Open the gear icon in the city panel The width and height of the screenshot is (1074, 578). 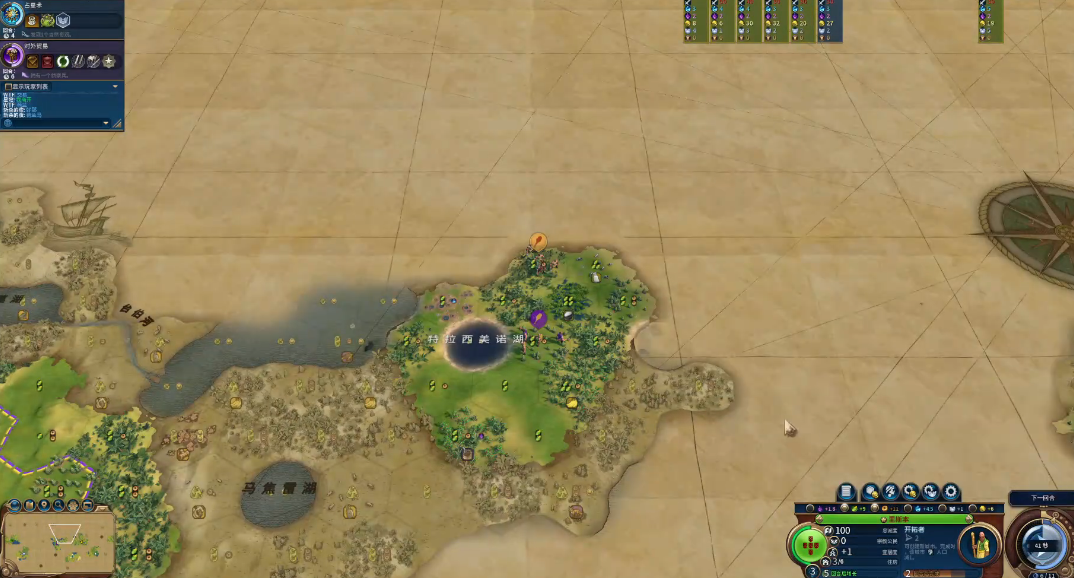pyautogui.click(x=951, y=492)
